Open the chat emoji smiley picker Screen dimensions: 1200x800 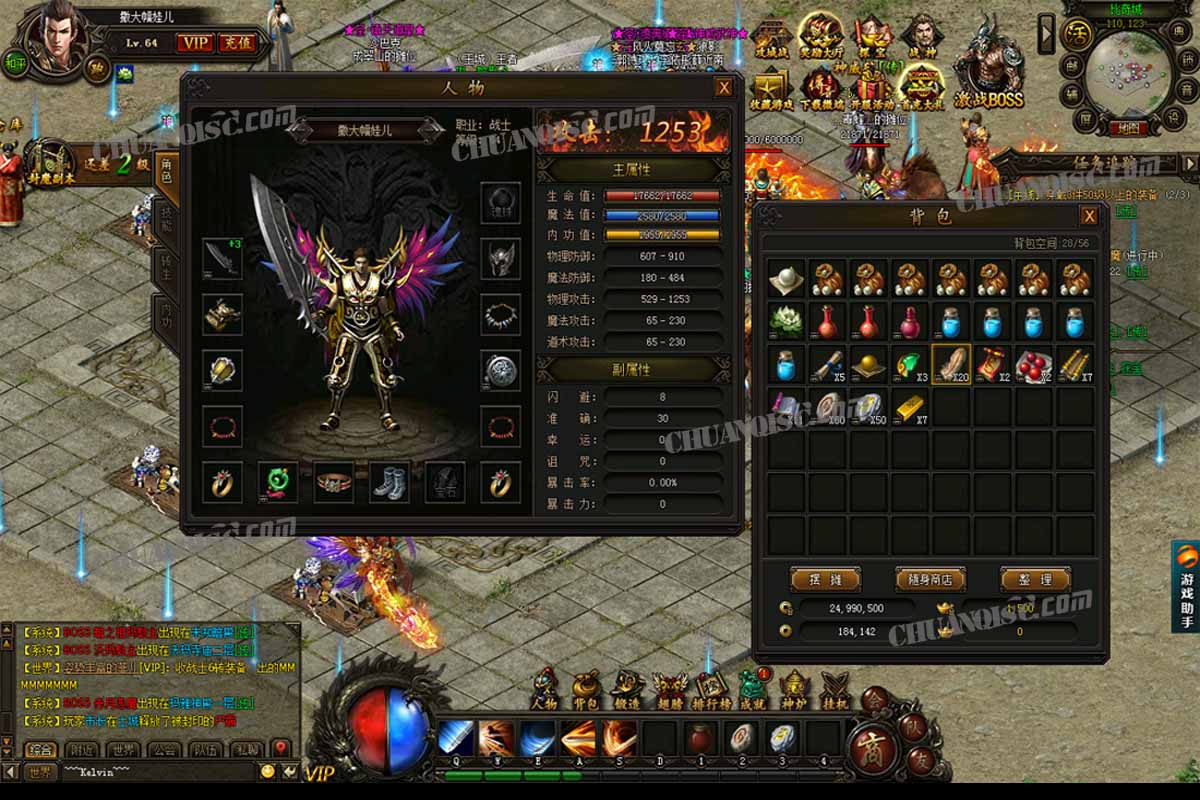267,771
